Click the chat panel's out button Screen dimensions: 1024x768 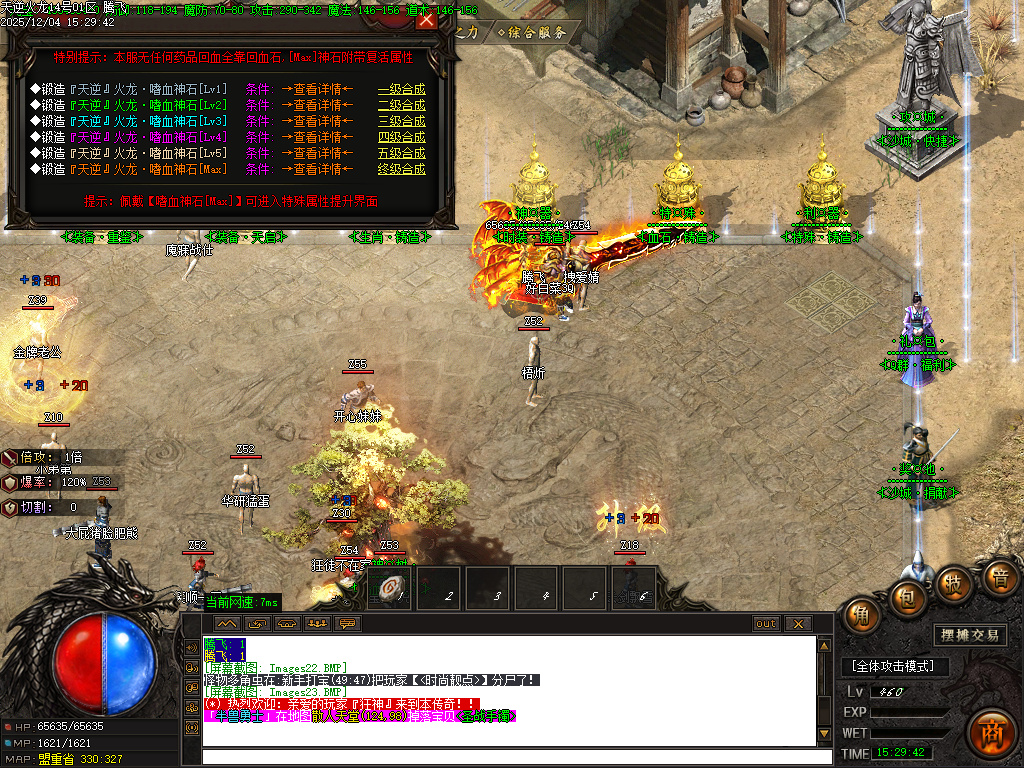click(x=766, y=624)
